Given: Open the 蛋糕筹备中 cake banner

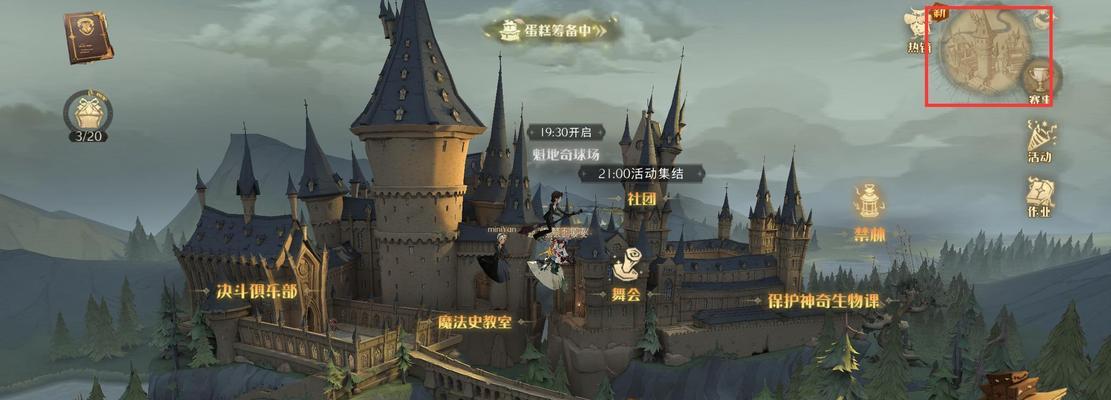Looking at the screenshot, I should 551,30.
